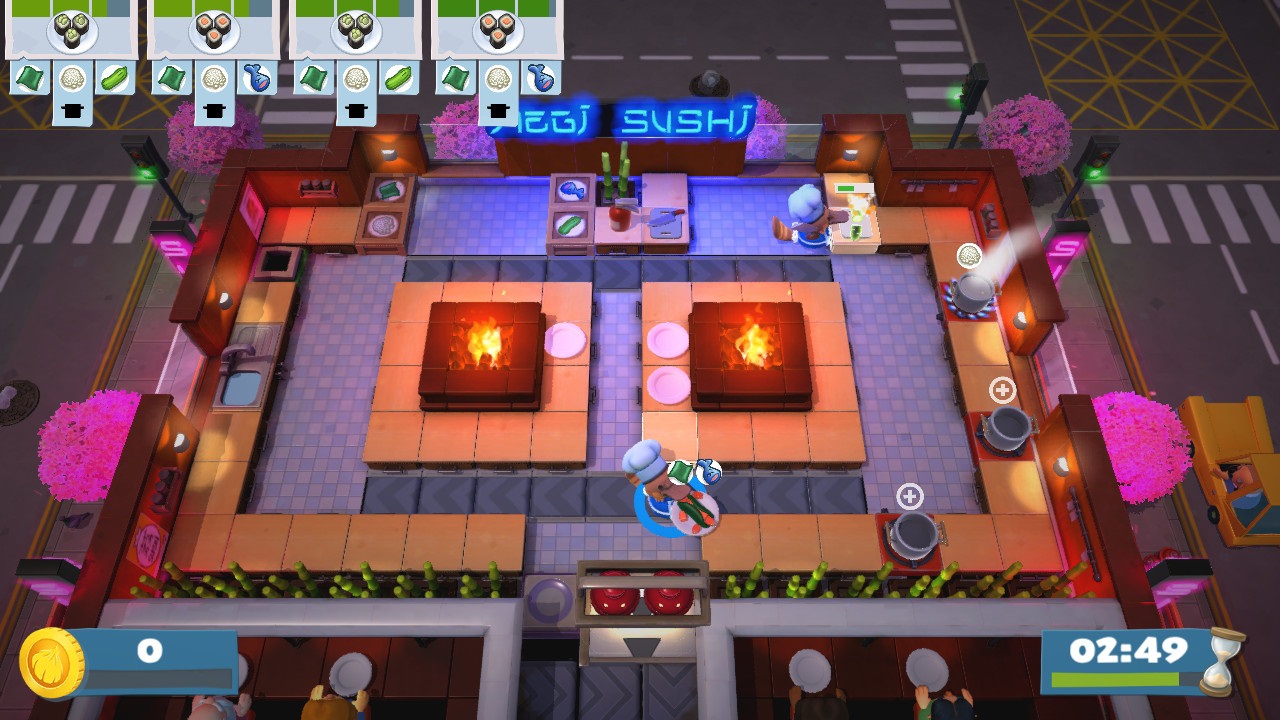Click the rice icon under the second order

tap(214, 78)
